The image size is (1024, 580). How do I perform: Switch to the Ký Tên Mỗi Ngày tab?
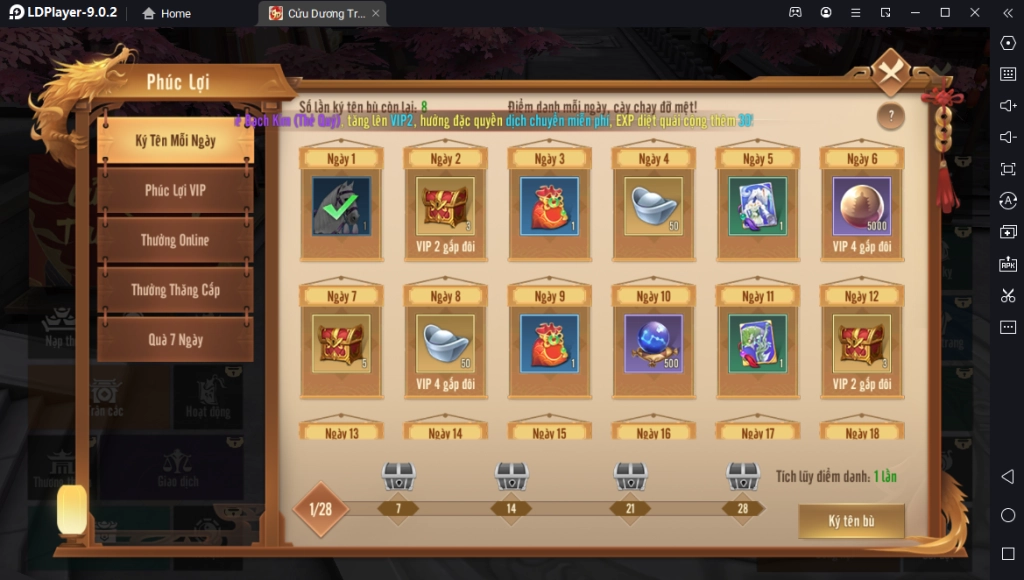175,141
